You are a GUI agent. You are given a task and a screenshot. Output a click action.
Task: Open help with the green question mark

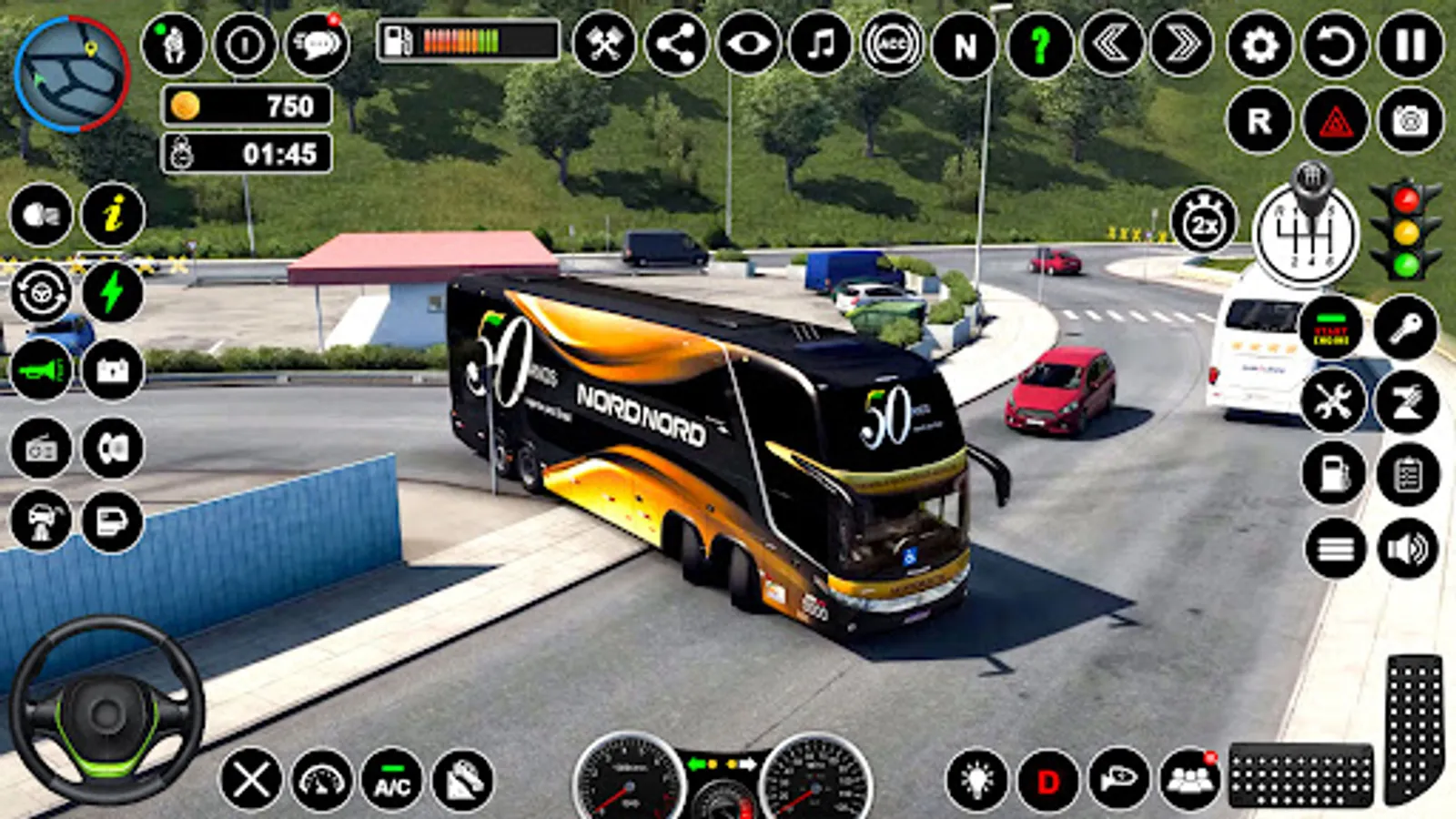pyautogui.click(x=1039, y=45)
